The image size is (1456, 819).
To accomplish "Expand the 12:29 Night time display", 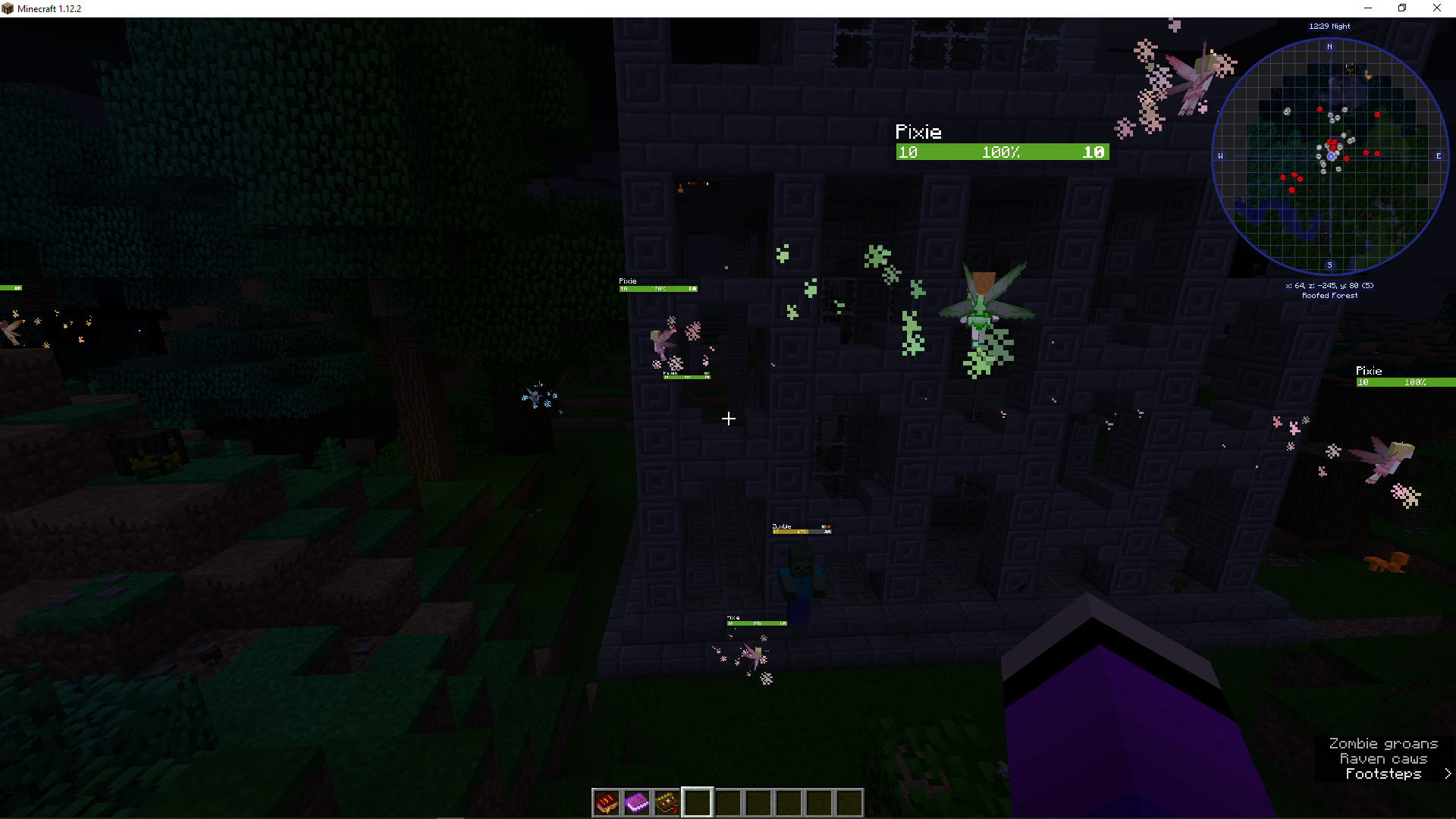I will point(1329,26).
